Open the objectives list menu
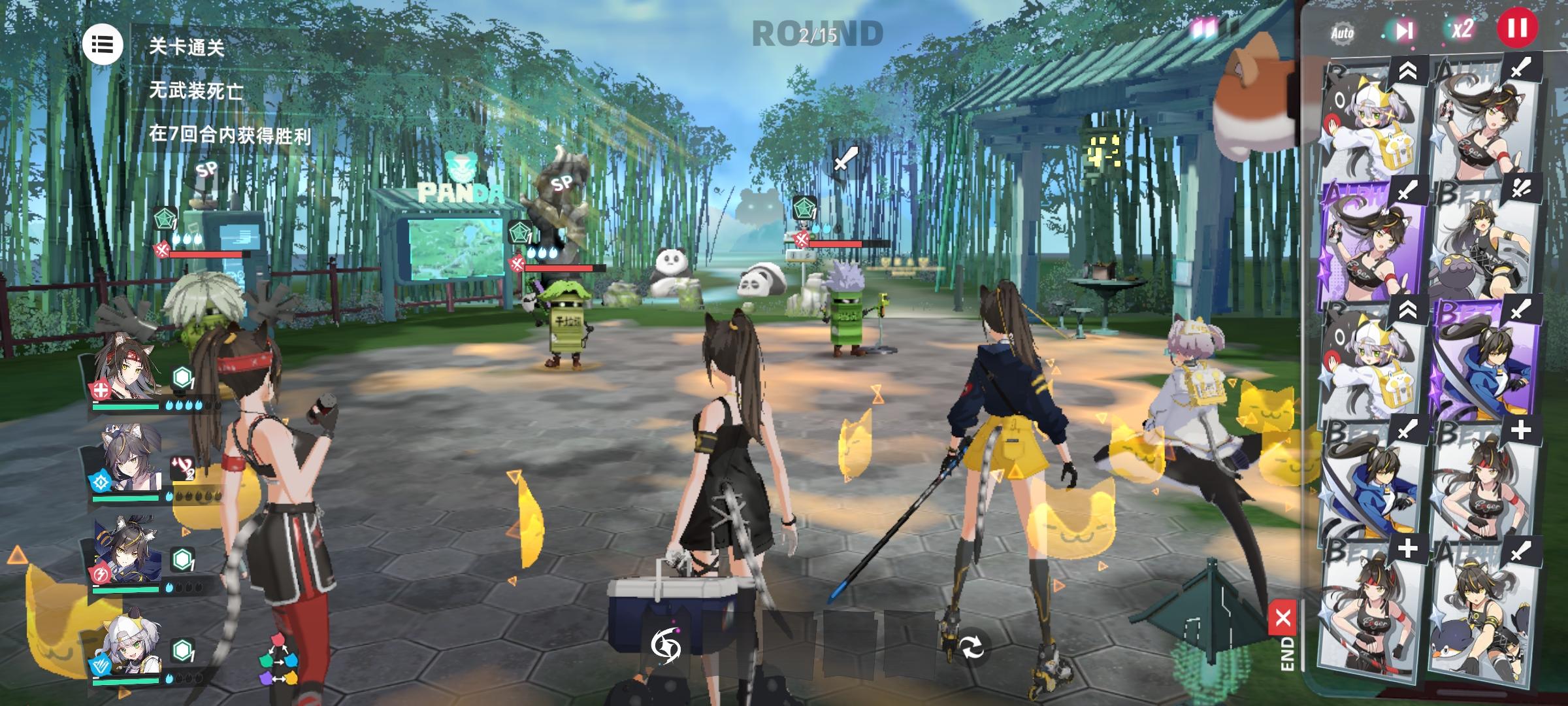1568x706 pixels. tap(105, 44)
